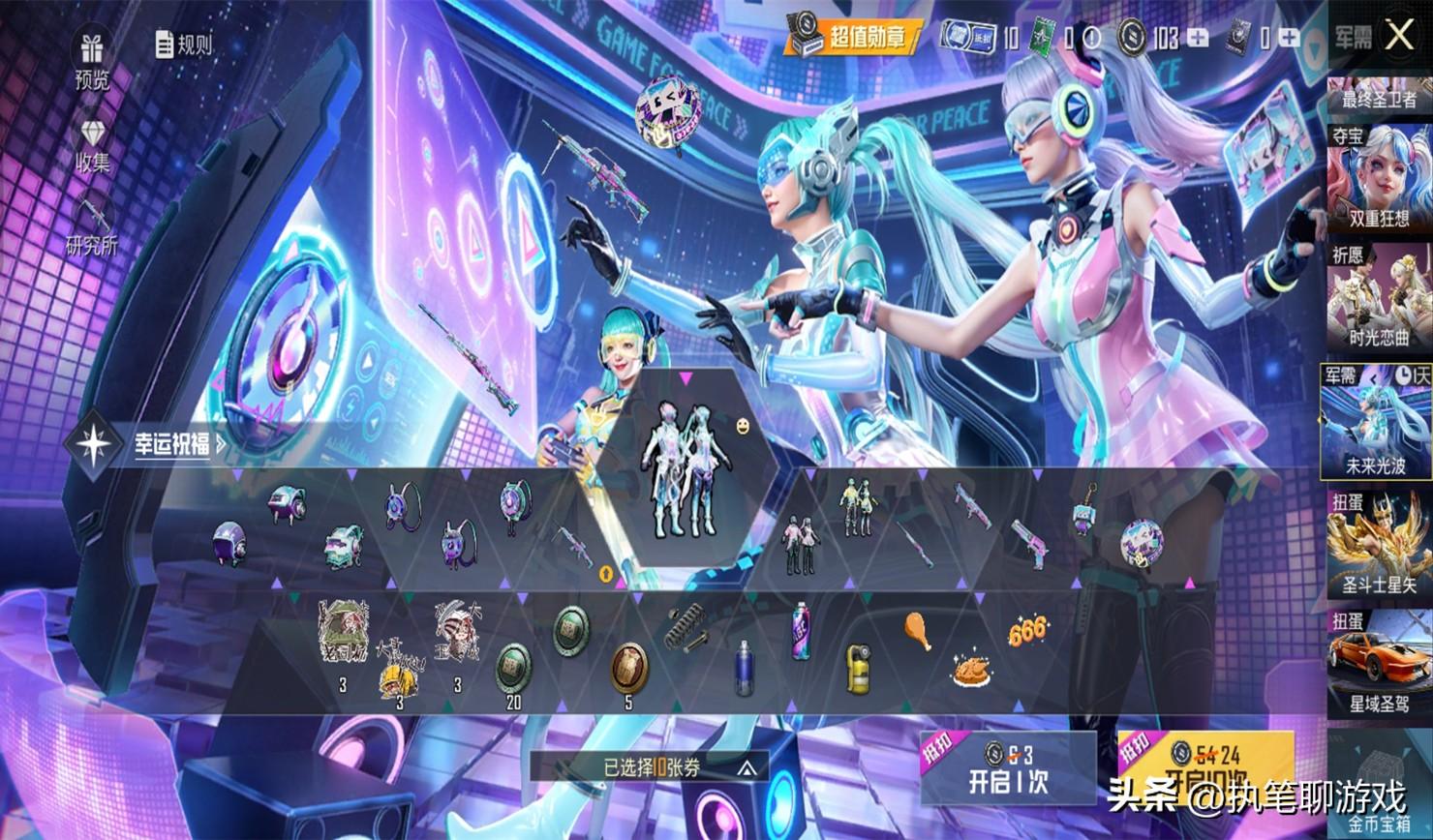Viewport: 1433px width, 840px height.
Task: Open the 预览 preview gift icon
Action: (x=92, y=61)
